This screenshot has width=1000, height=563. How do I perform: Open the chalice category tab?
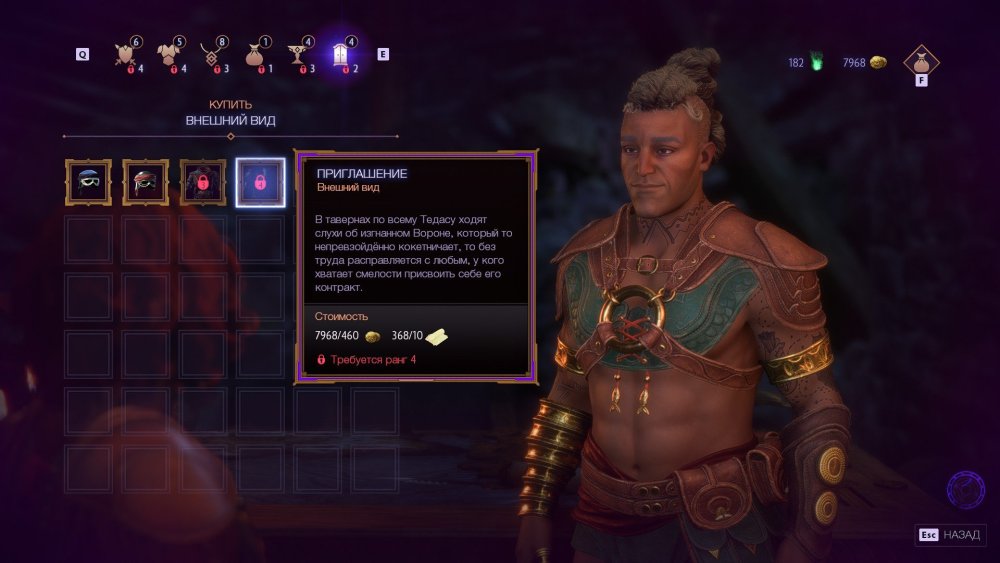pyautogui.click(x=299, y=54)
